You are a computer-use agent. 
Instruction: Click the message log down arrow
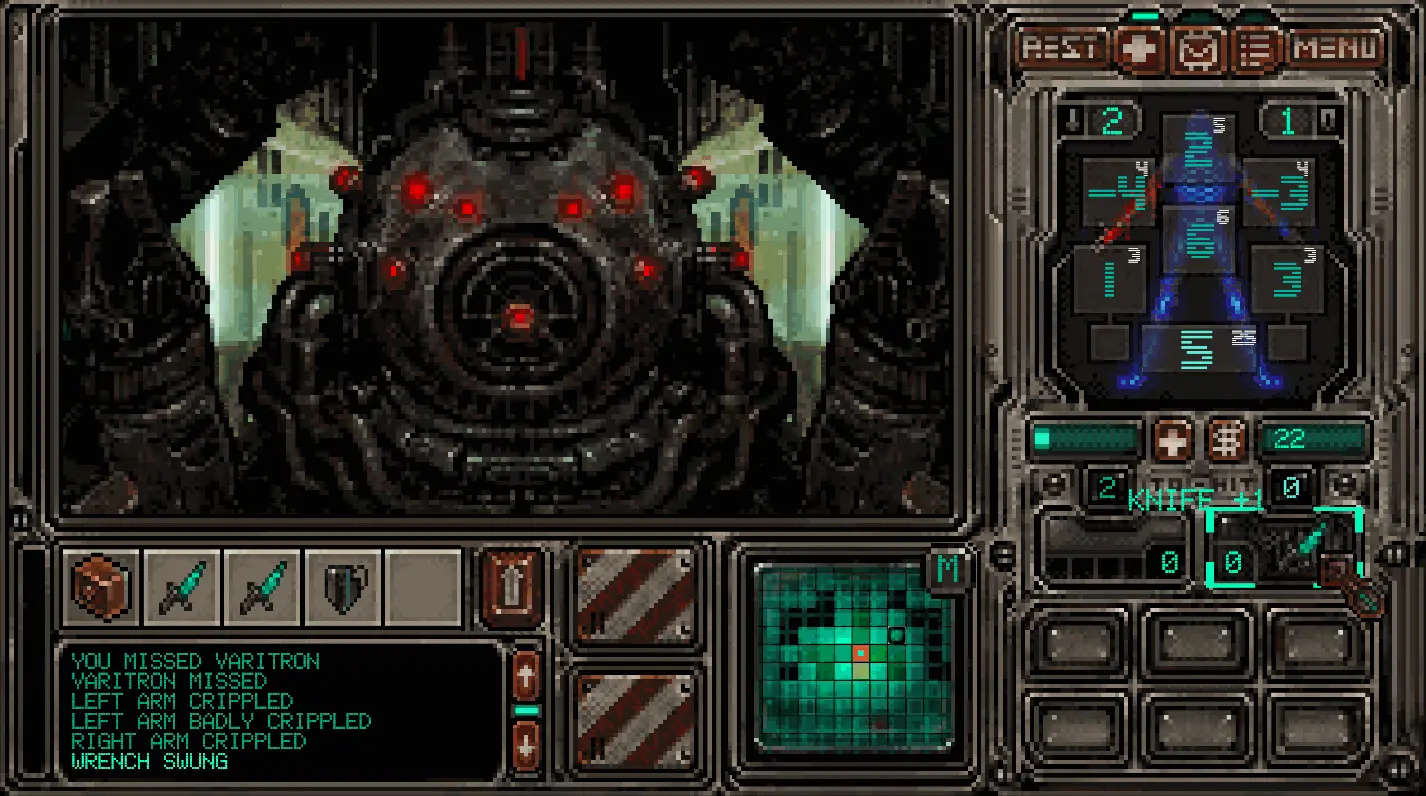click(x=527, y=745)
